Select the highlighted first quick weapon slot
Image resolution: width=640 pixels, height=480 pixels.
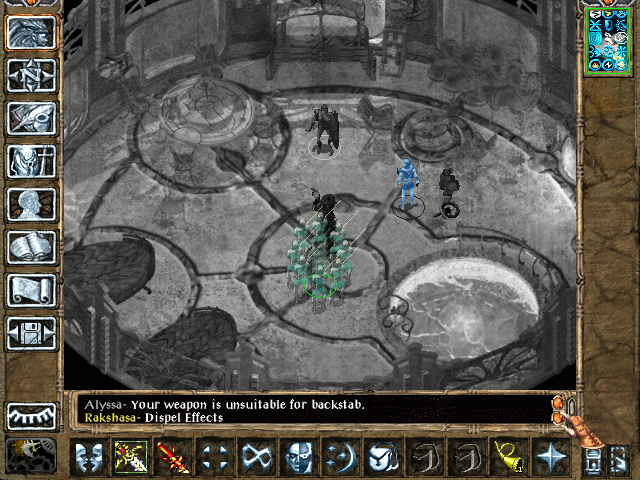pos(131,457)
